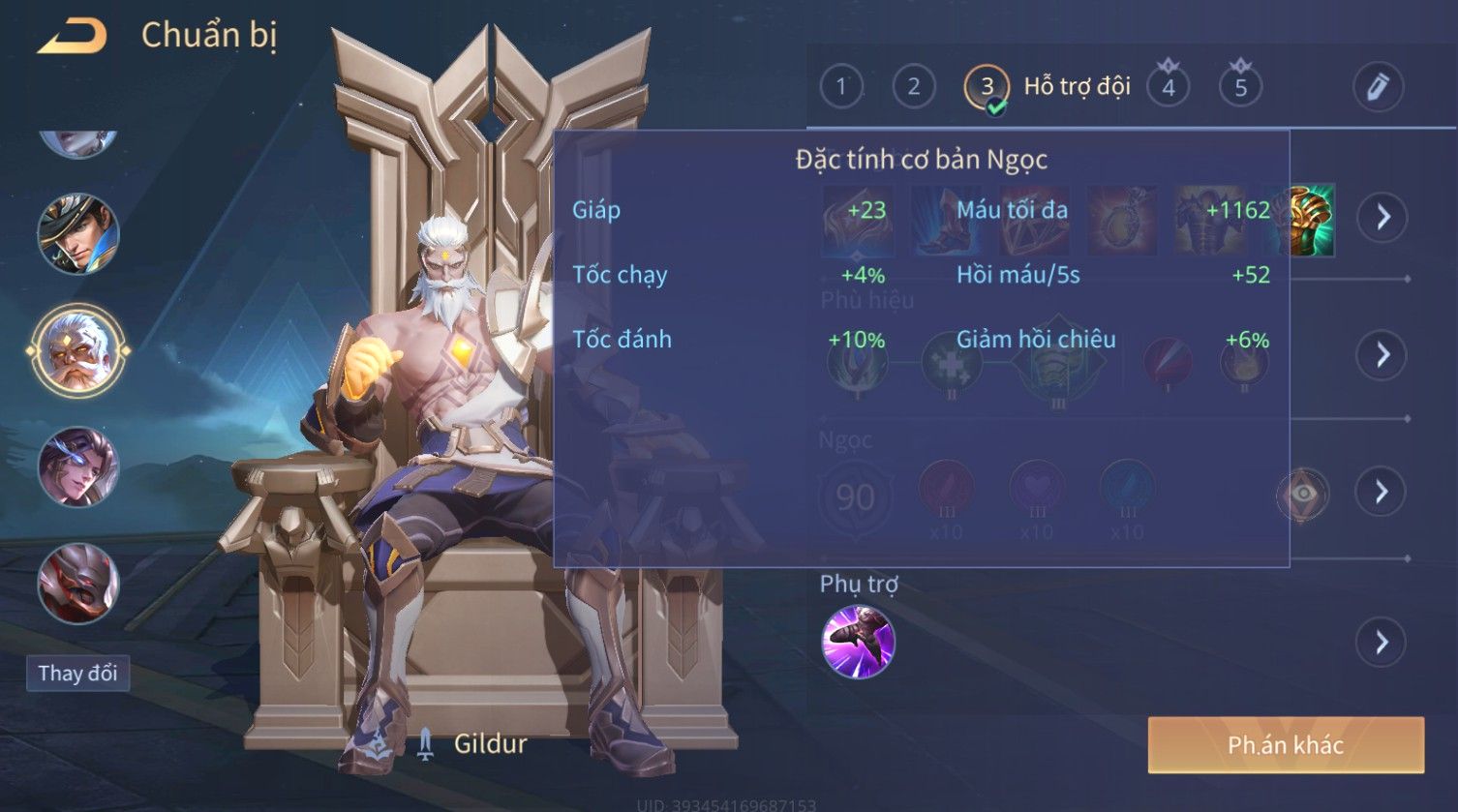Open Phù hiệu badge settings arrow
Image resolution: width=1458 pixels, height=812 pixels.
pyautogui.click(x=1382, y=355)
